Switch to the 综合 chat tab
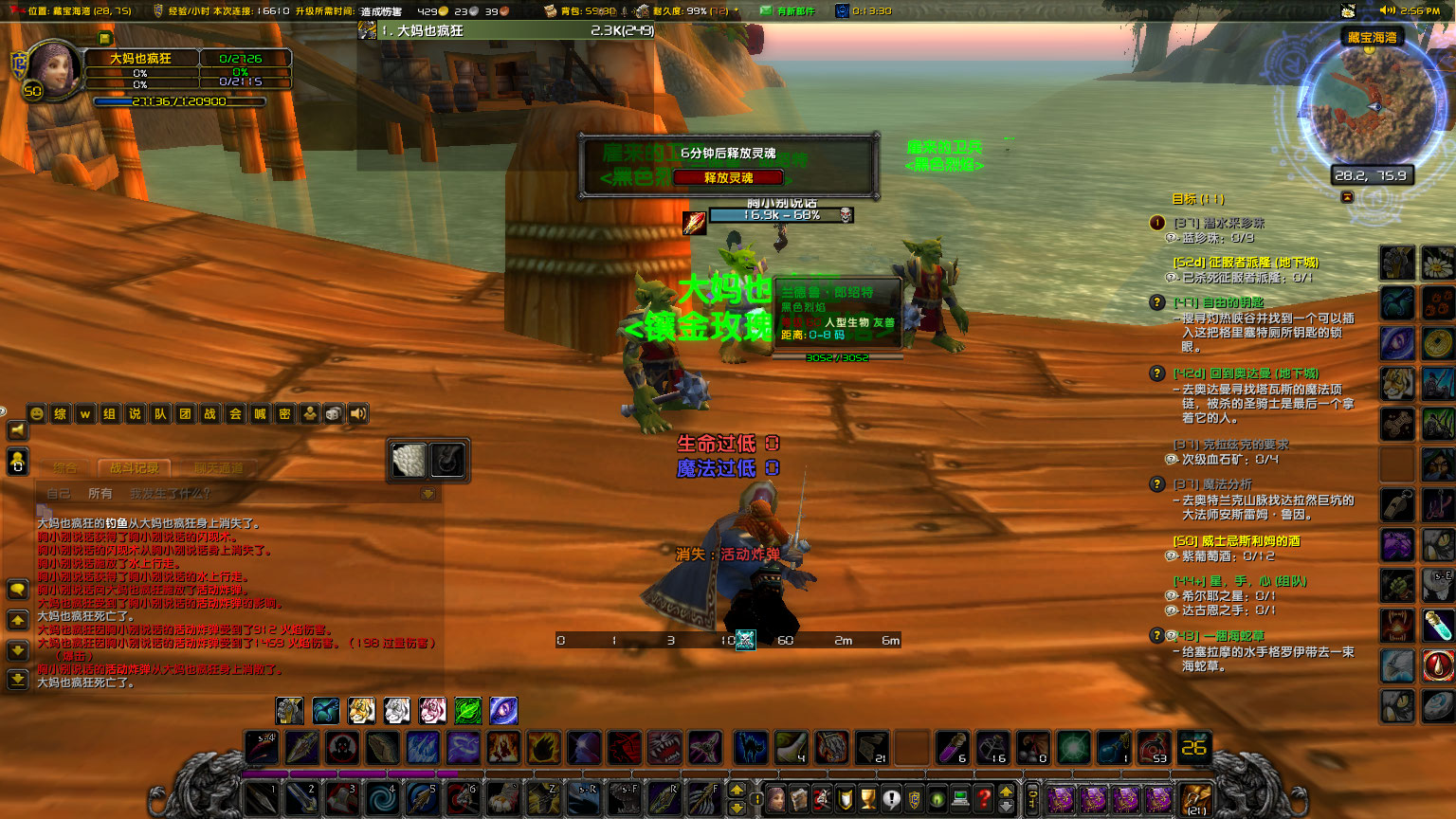 click(x=64, y=467)
